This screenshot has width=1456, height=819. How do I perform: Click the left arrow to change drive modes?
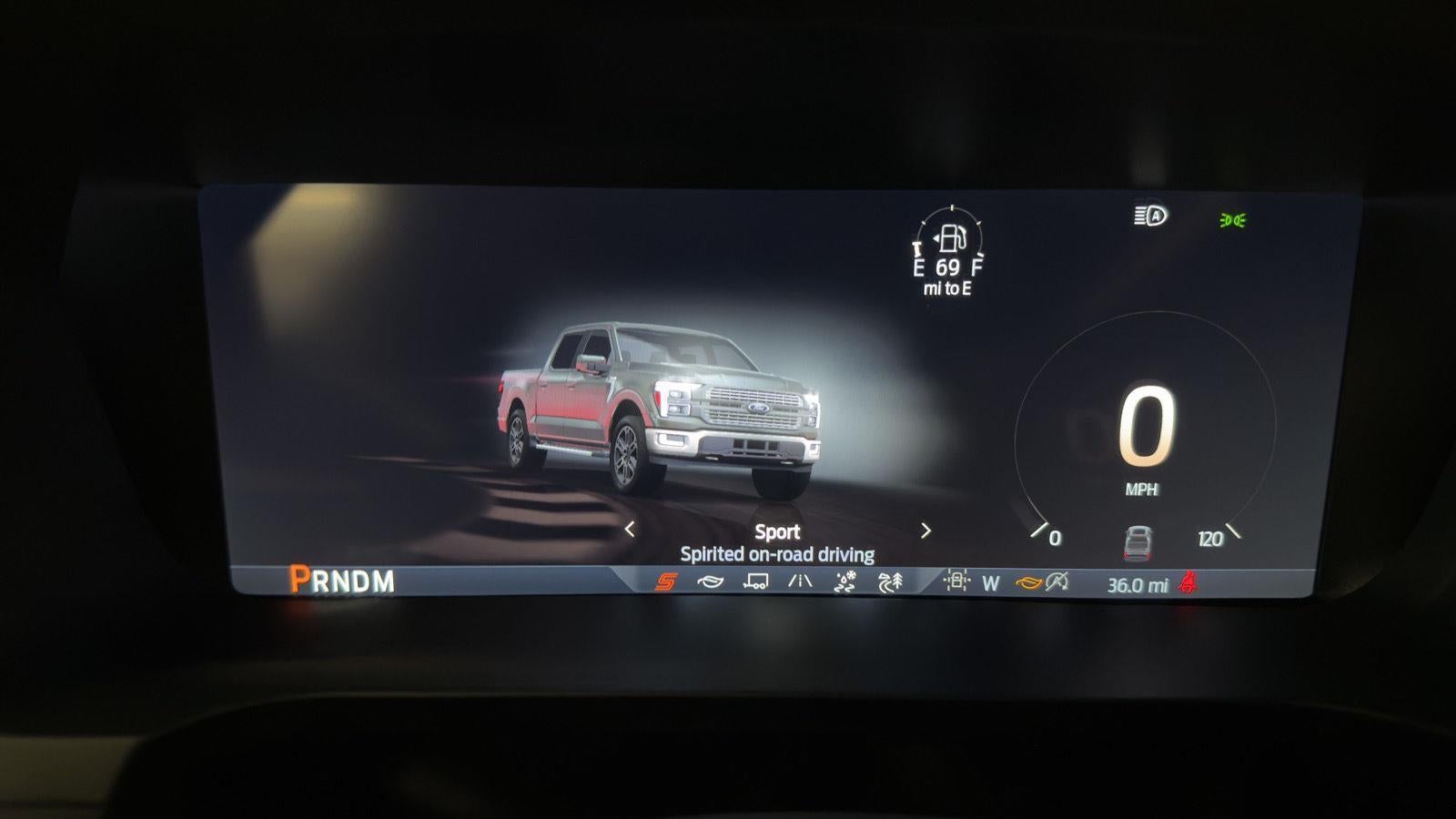click(630, 528)
